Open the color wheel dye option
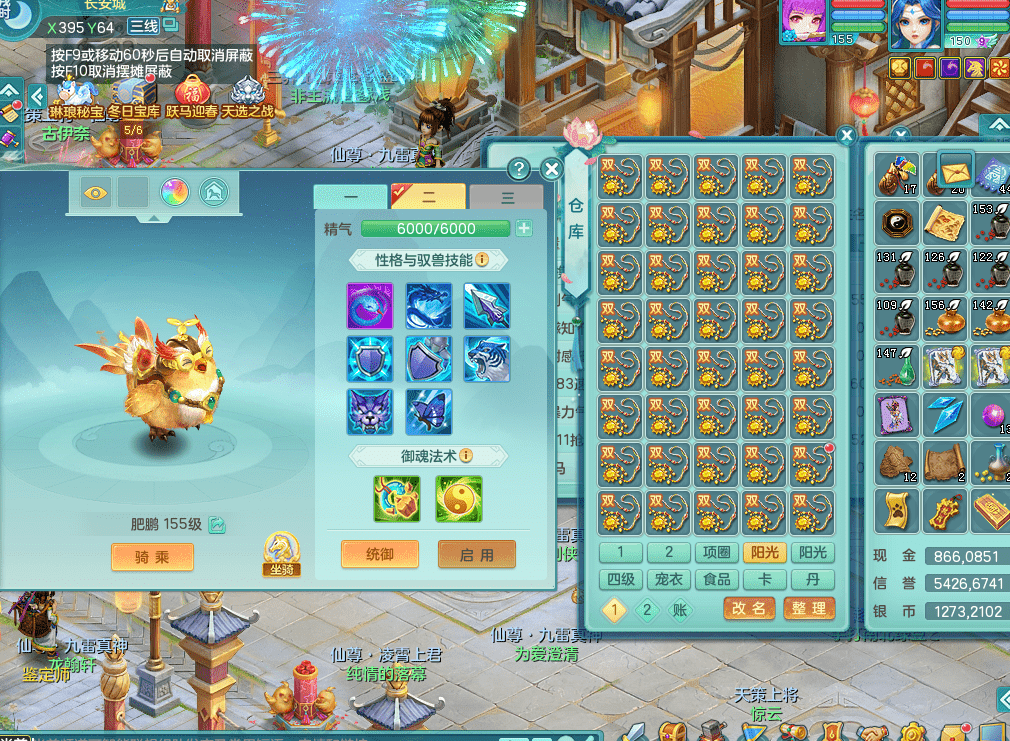The image size is (1010, 741). pyautogui.click(x=174, y=192)
